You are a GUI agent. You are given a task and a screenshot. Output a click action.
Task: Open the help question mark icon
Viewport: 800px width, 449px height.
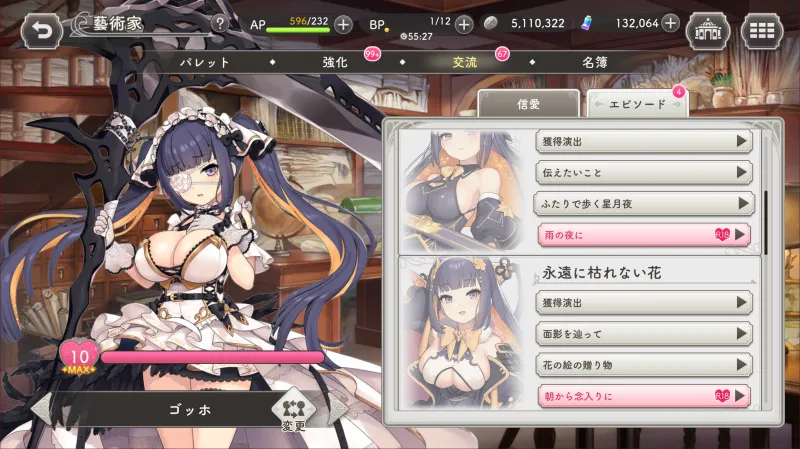pyautogui.click(x=219, y=23)
